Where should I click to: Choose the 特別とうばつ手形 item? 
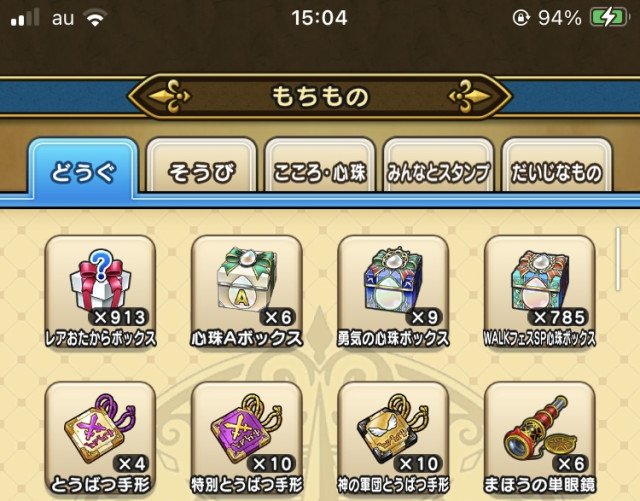[x=246, y=430]
